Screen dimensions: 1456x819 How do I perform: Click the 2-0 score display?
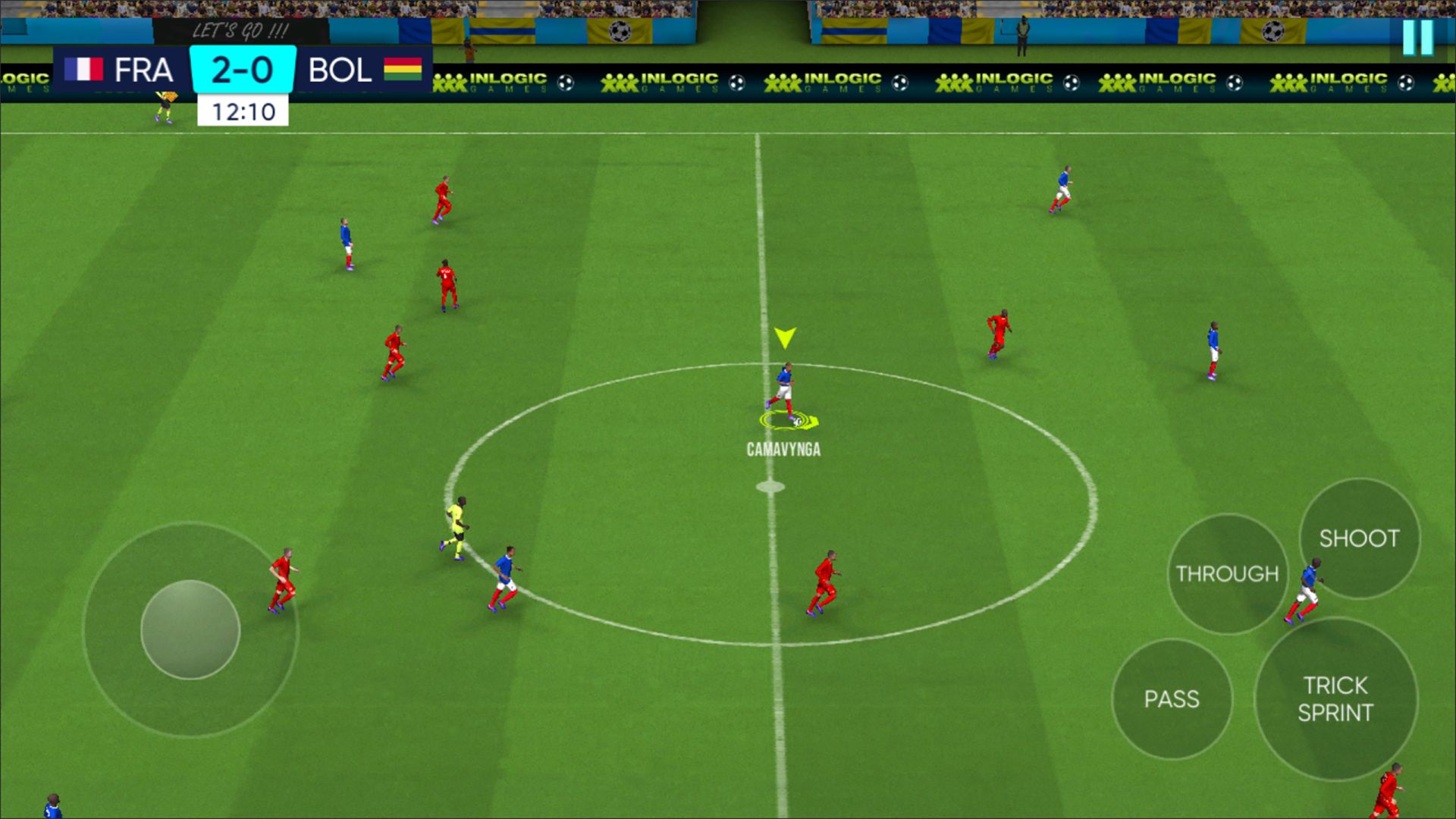coord(242,69)
